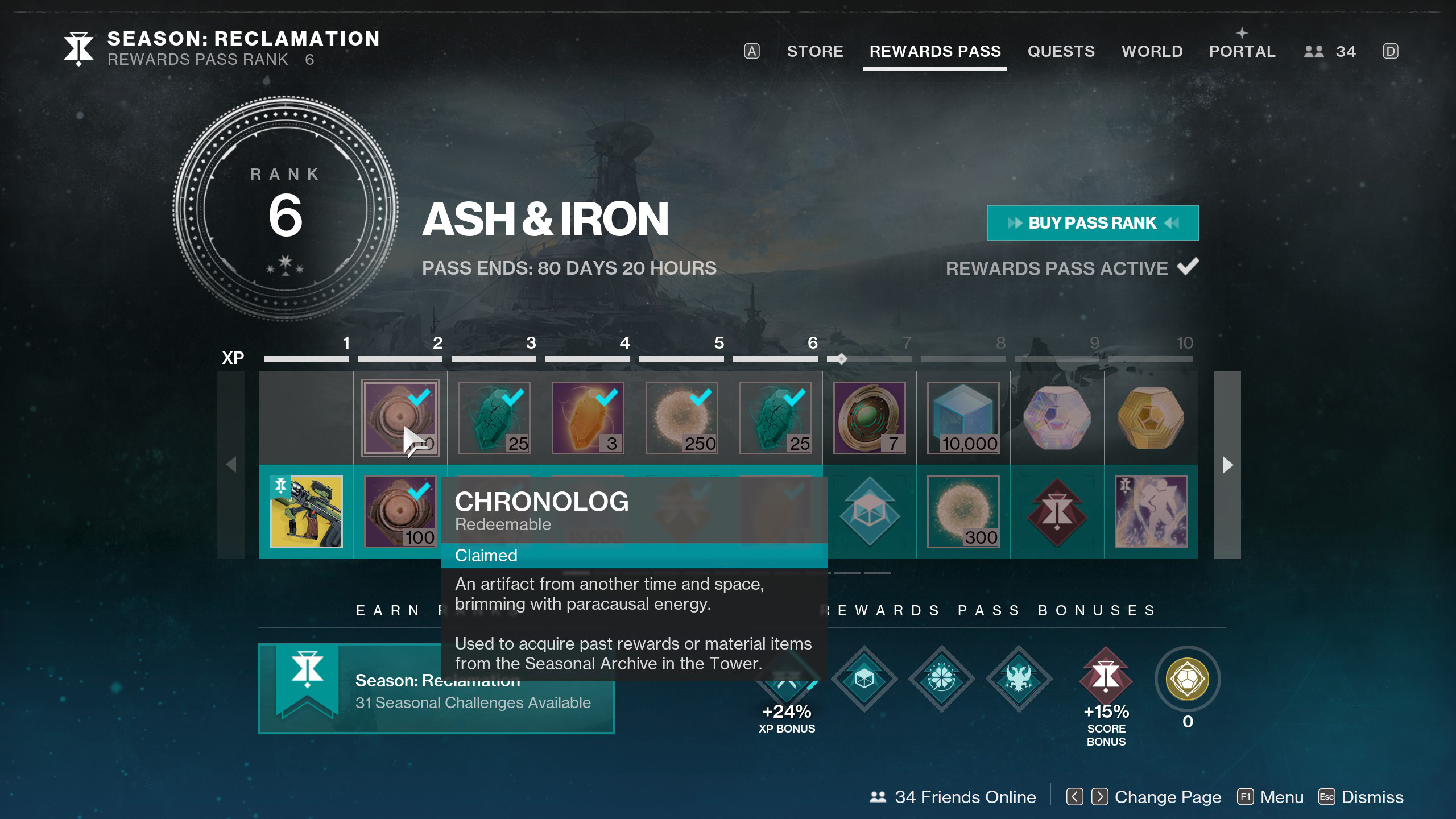View the +15% score bonus icon
This screenshot has height=819, width=1456.
click(x=1106, y=678)
